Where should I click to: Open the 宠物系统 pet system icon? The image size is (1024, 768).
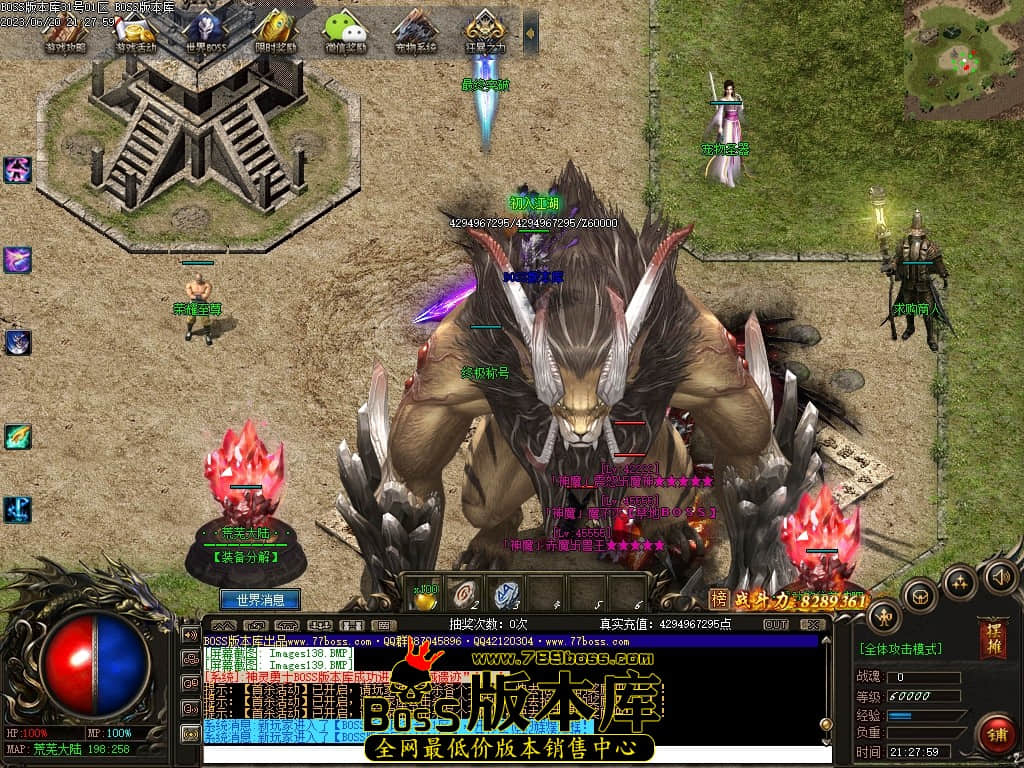pyautogui.click(x=416, y=31)
